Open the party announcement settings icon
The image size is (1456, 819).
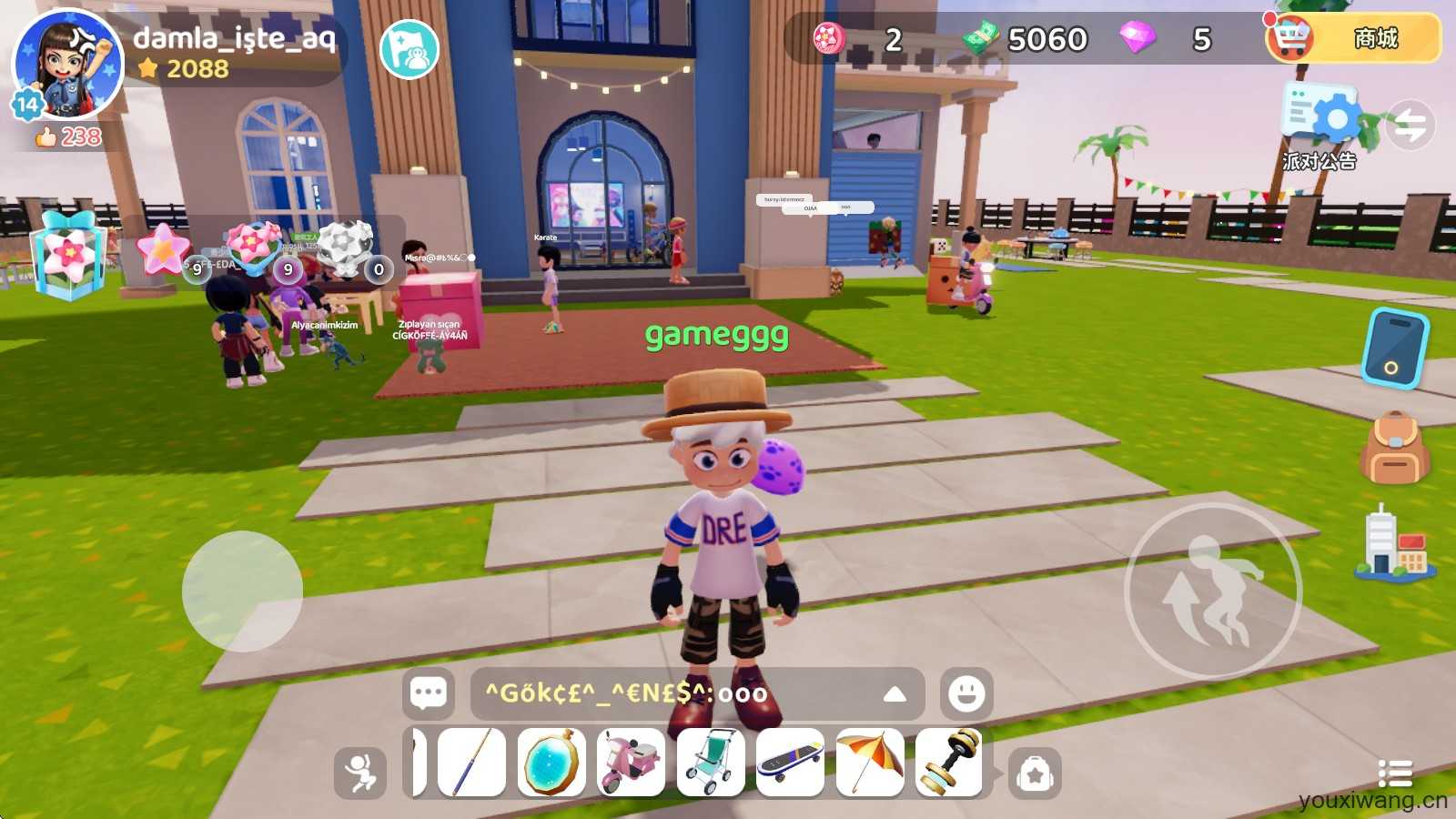tap(1319, 118)
